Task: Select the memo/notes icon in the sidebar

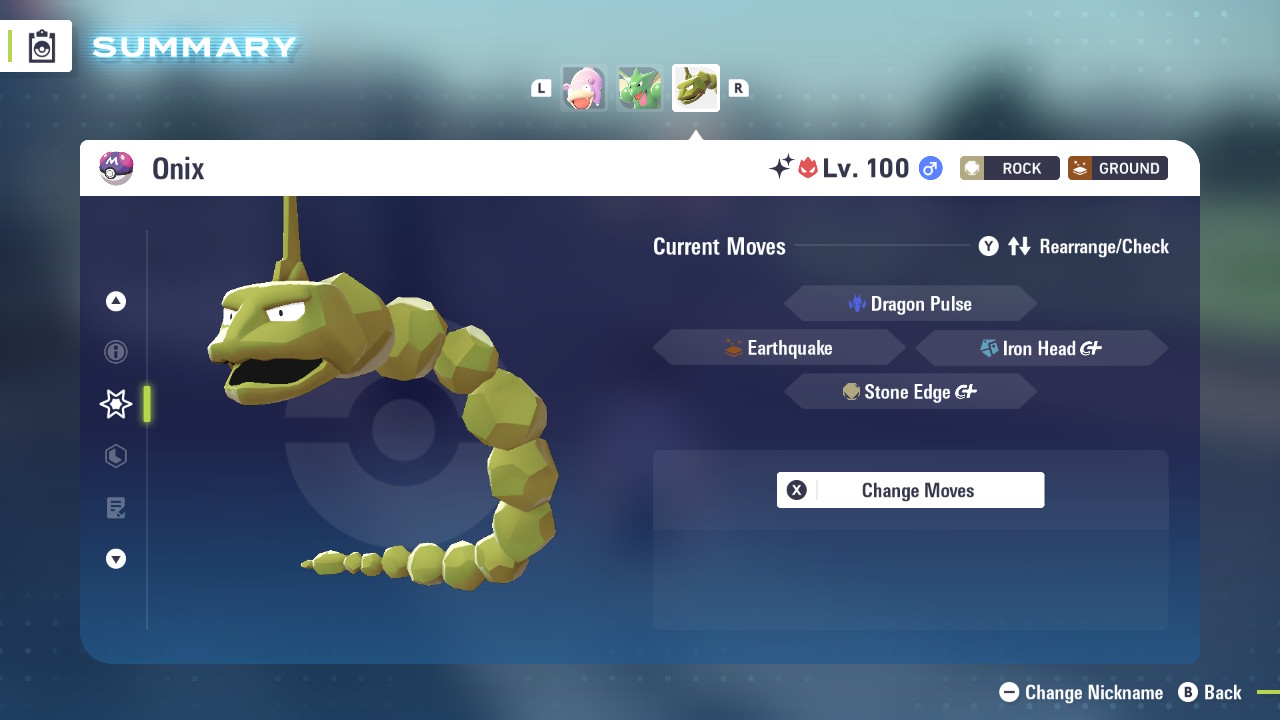Action: [116, 508]
